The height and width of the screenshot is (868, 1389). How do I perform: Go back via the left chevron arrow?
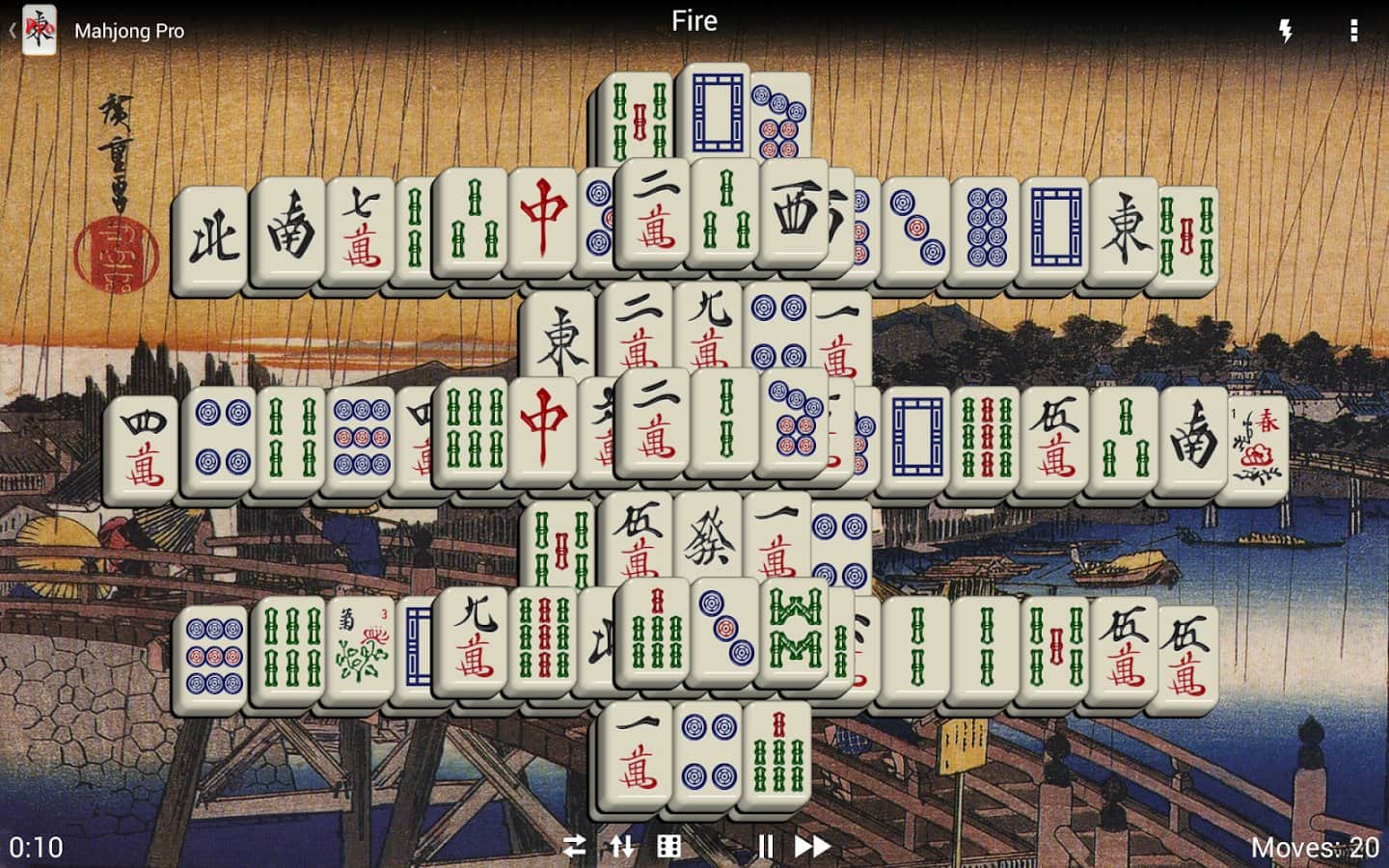click(x=11, y=30)
